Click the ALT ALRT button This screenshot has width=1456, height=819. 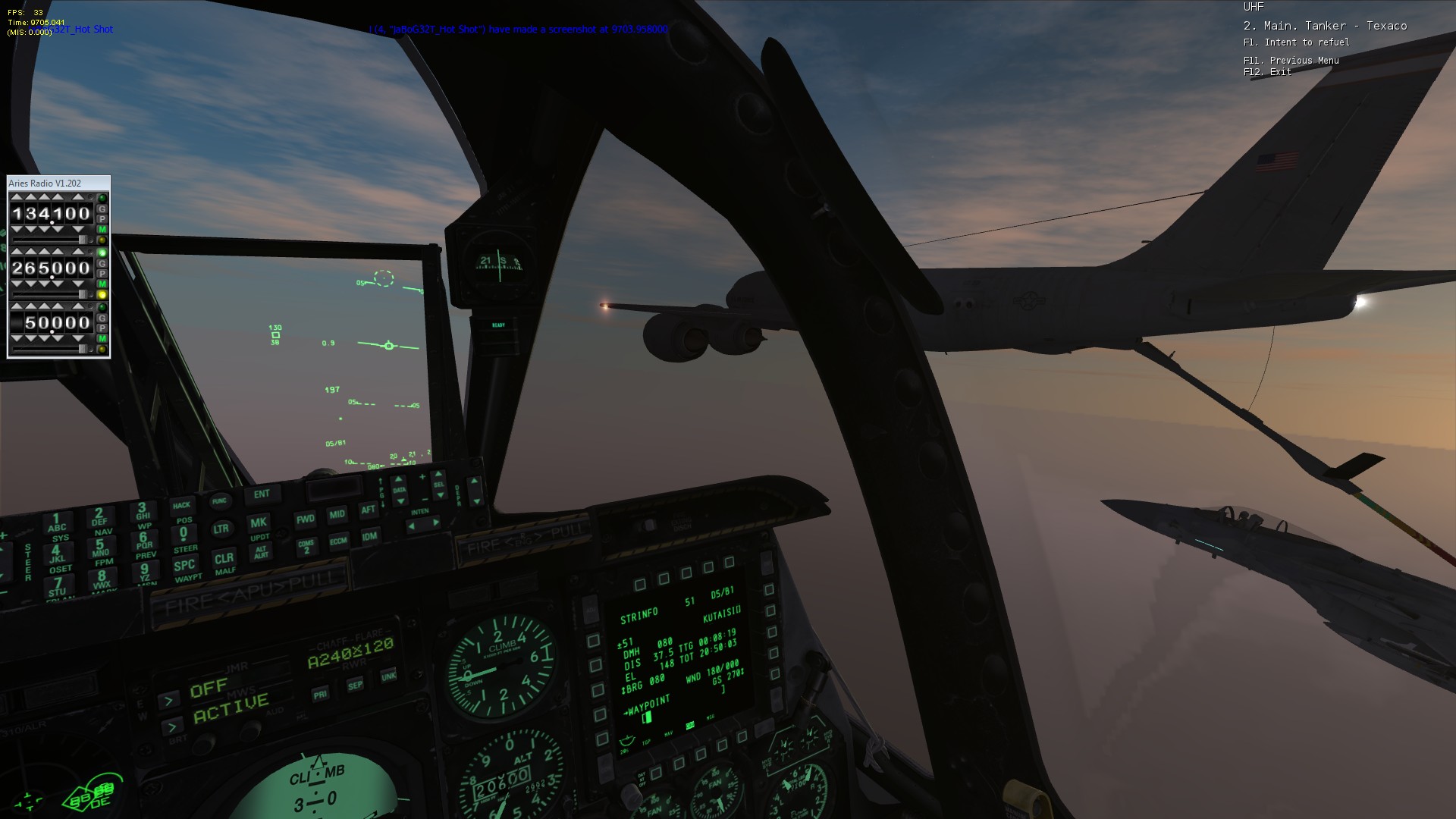261,551
